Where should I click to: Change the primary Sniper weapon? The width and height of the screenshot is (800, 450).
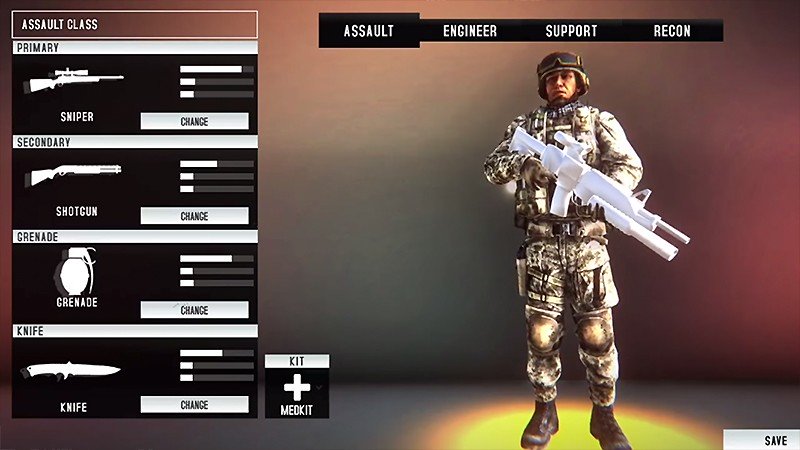tap(194, 122)
